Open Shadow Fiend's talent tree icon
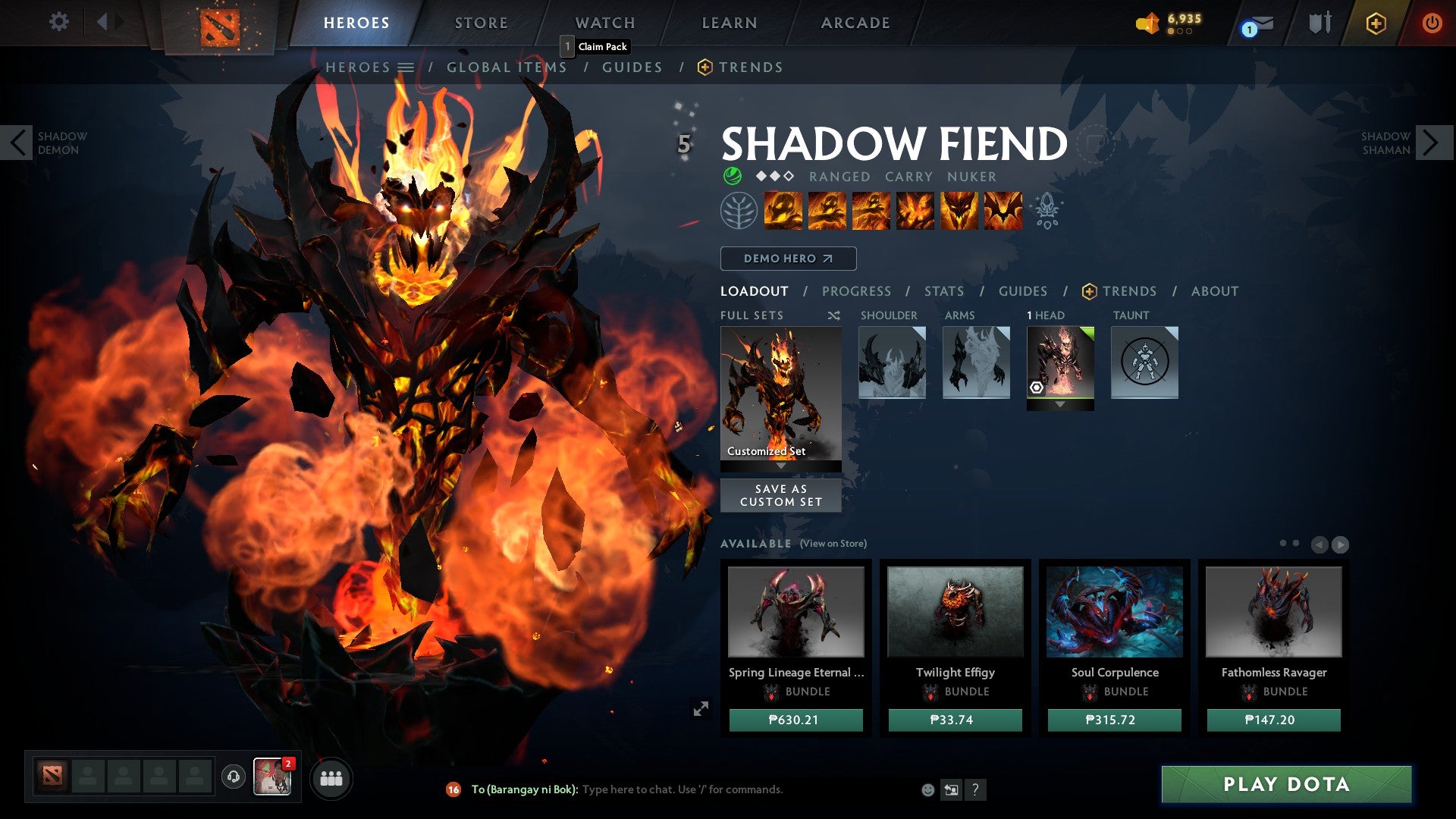The image size is (1456, 819). (733, 211)
